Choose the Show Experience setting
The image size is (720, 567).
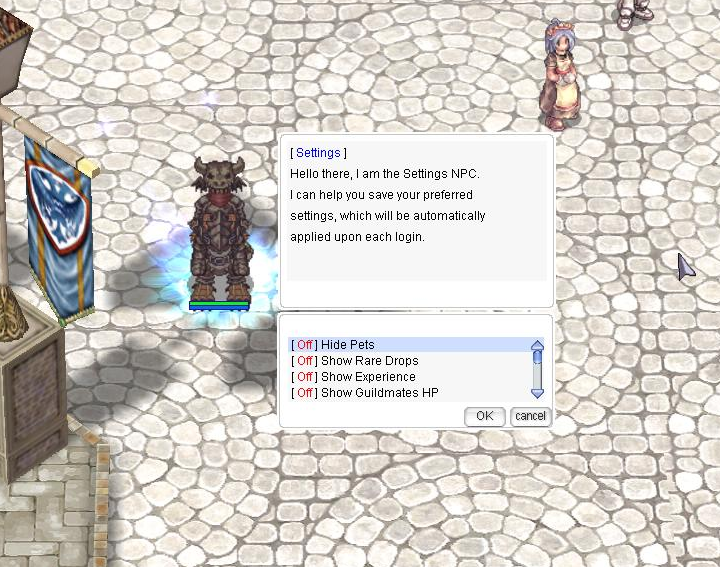click(368, 377)
